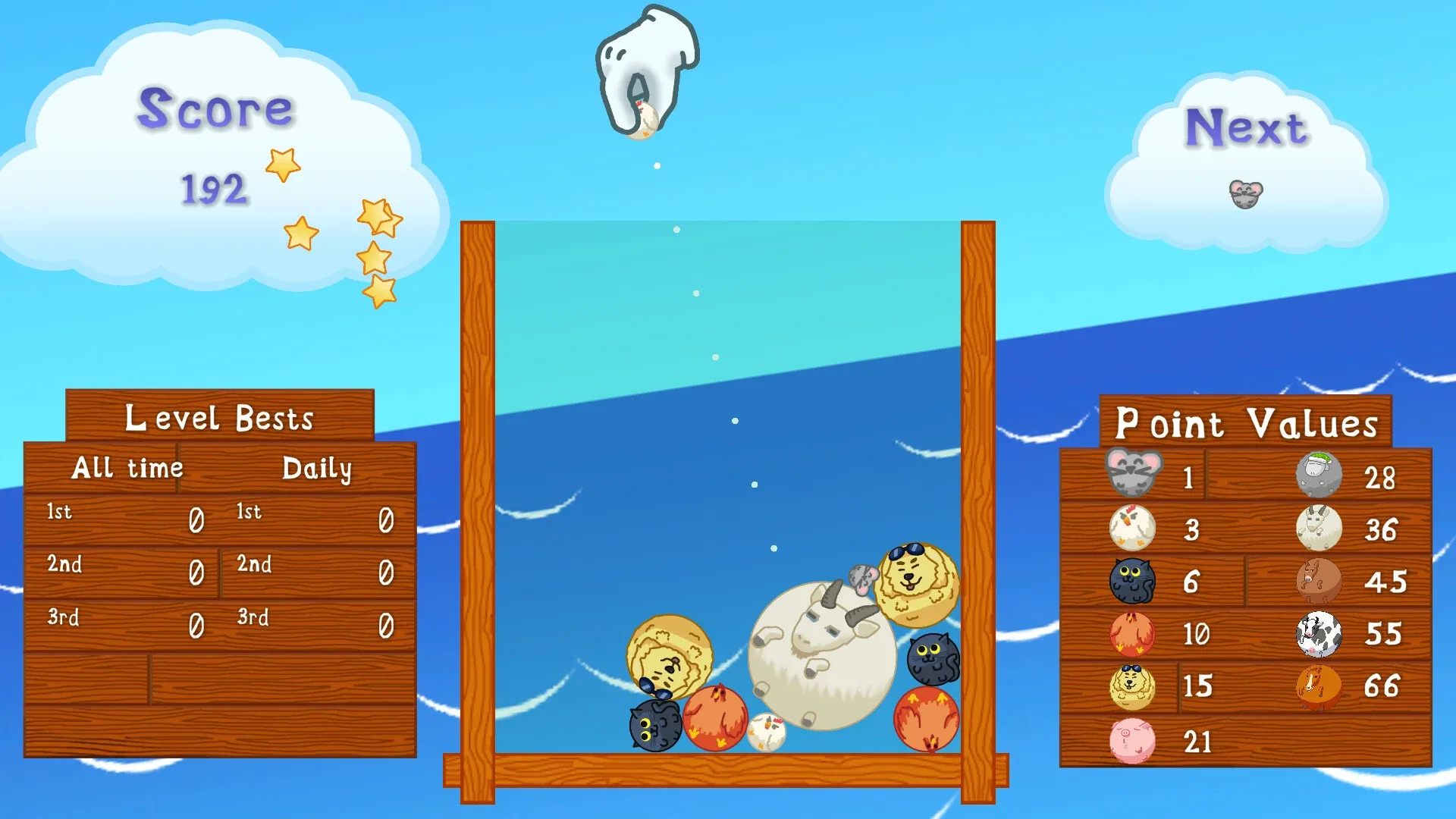Select the sheep icon worth 28 points
Image resolution: width=1456 pixels, height=819 pixels.
pos(1319,475)
